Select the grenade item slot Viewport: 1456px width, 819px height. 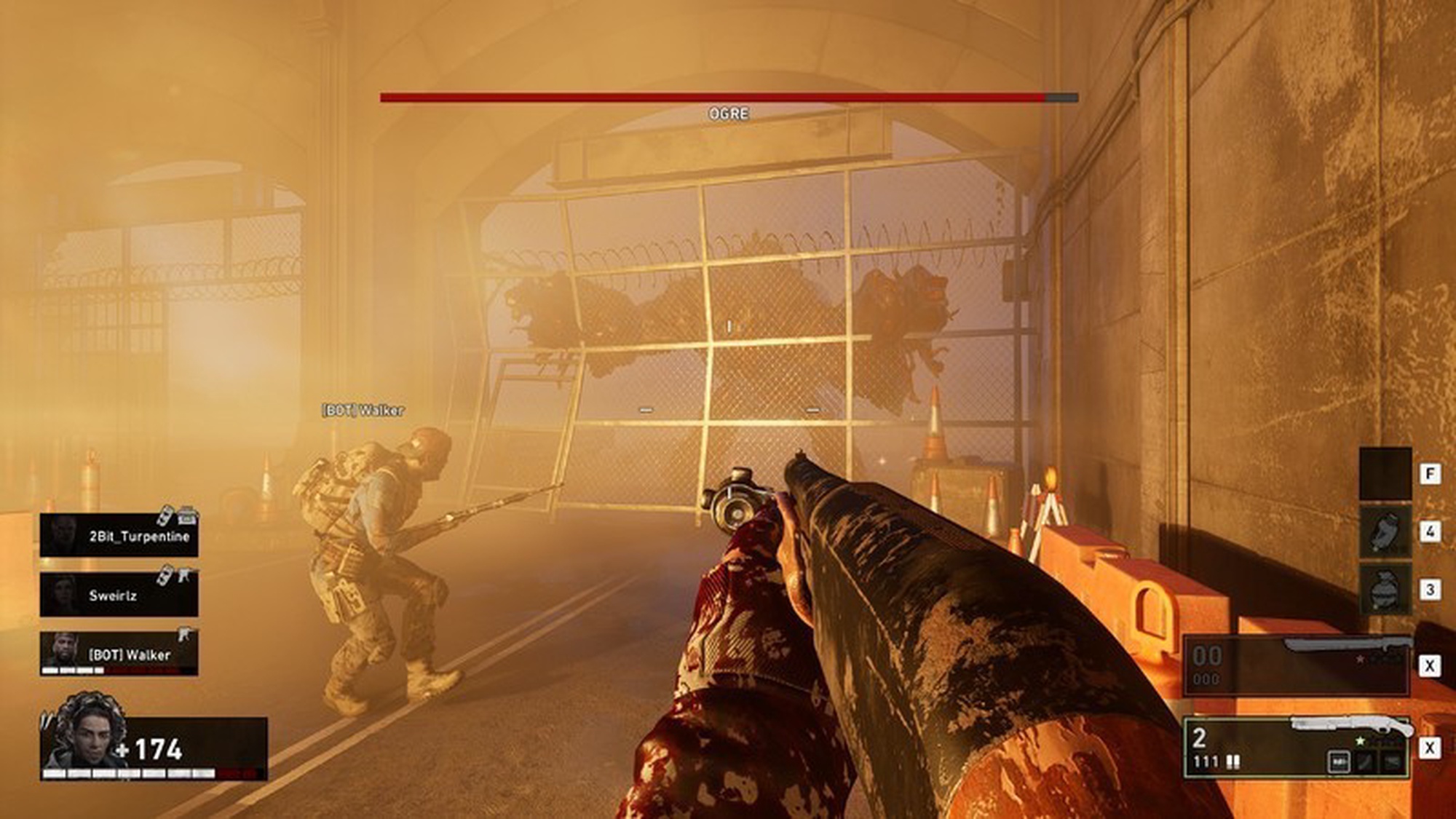(x=1385, y=590)
